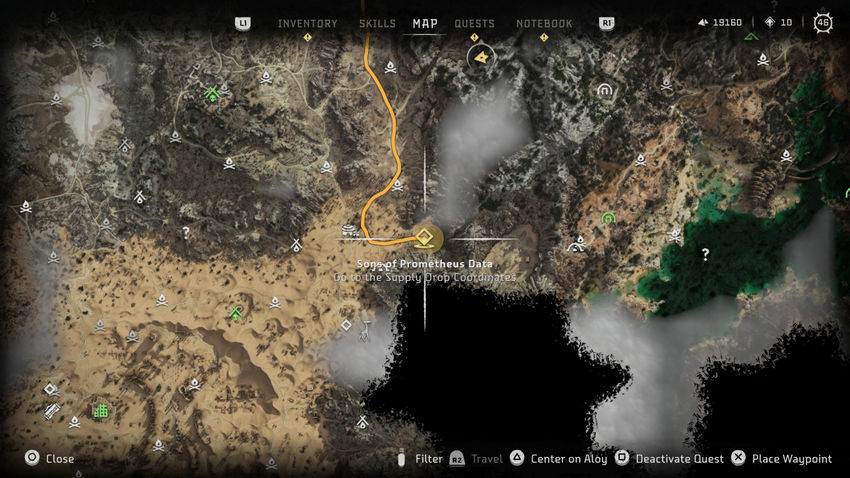Open the Notebook tab

[544, 23]
